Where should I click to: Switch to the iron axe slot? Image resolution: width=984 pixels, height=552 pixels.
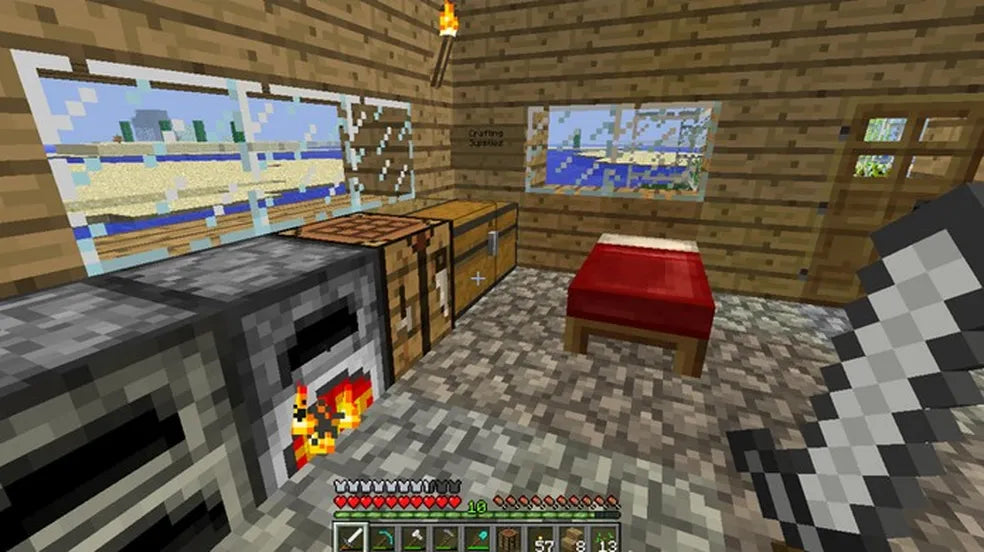(x=414, y=537)
